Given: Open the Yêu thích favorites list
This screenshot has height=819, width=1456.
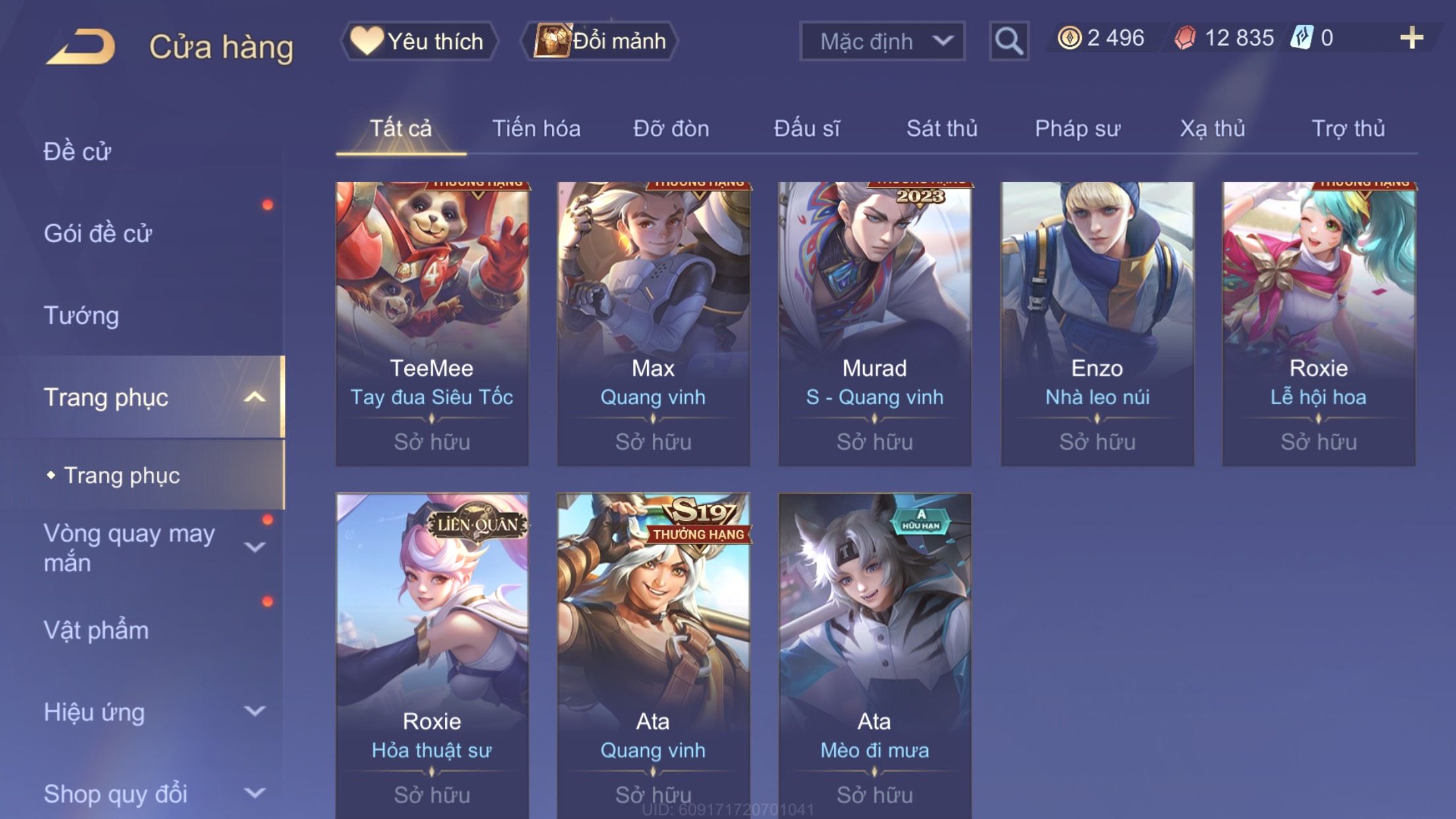Looking at the screenshot, I should 419,41.
